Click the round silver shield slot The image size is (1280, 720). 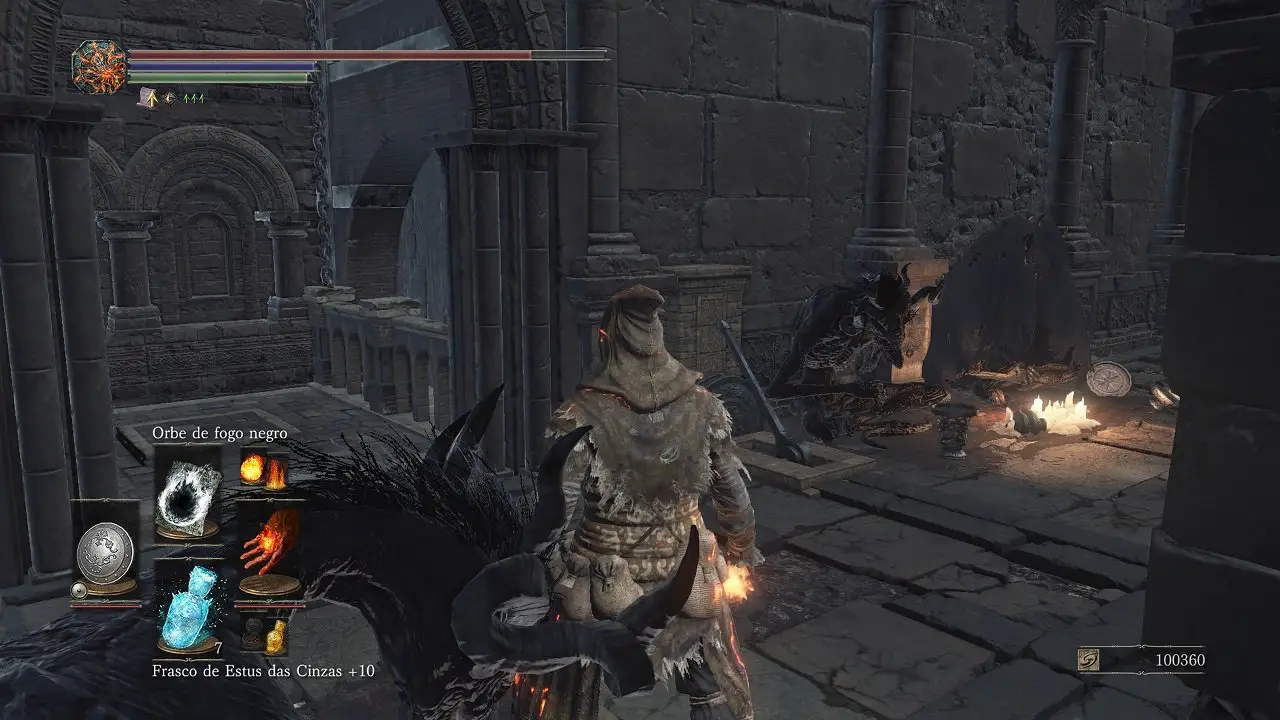pyautogui.click(x=106, y=552)
